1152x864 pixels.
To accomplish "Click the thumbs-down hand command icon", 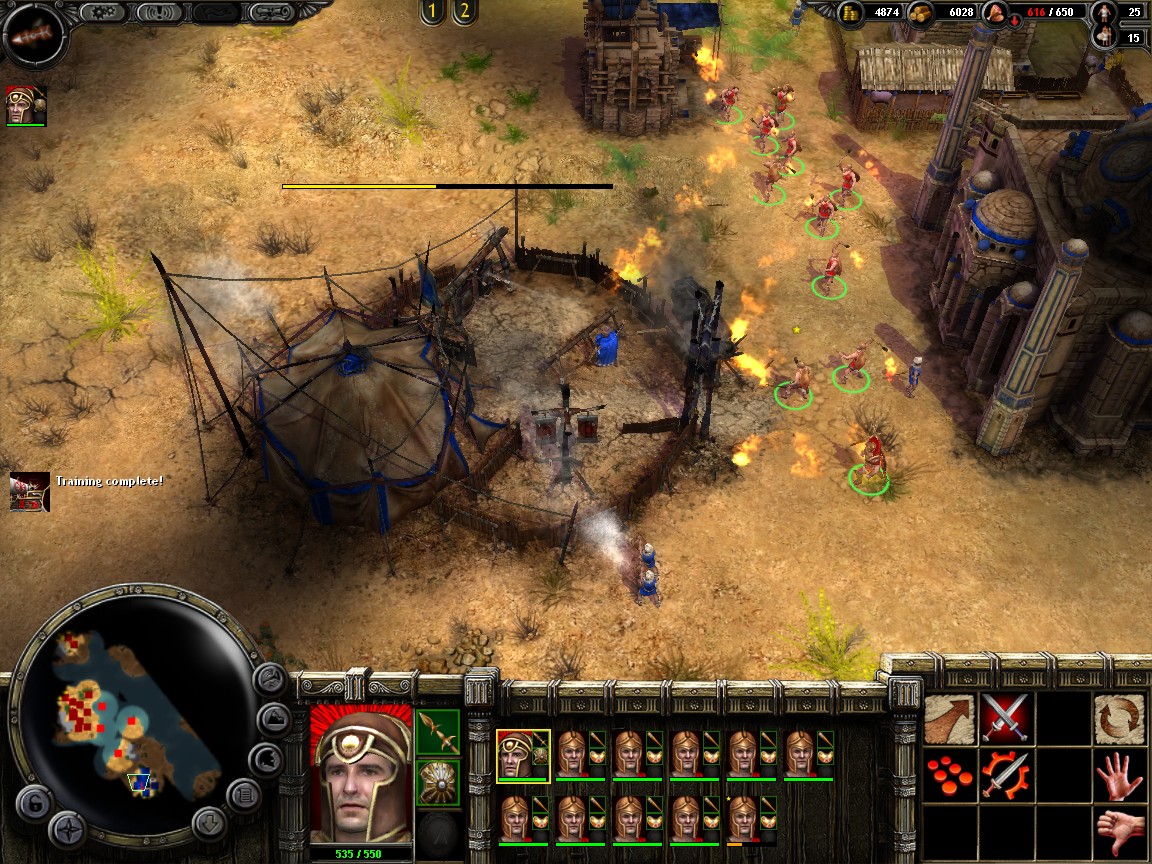I will point(1119,829).
